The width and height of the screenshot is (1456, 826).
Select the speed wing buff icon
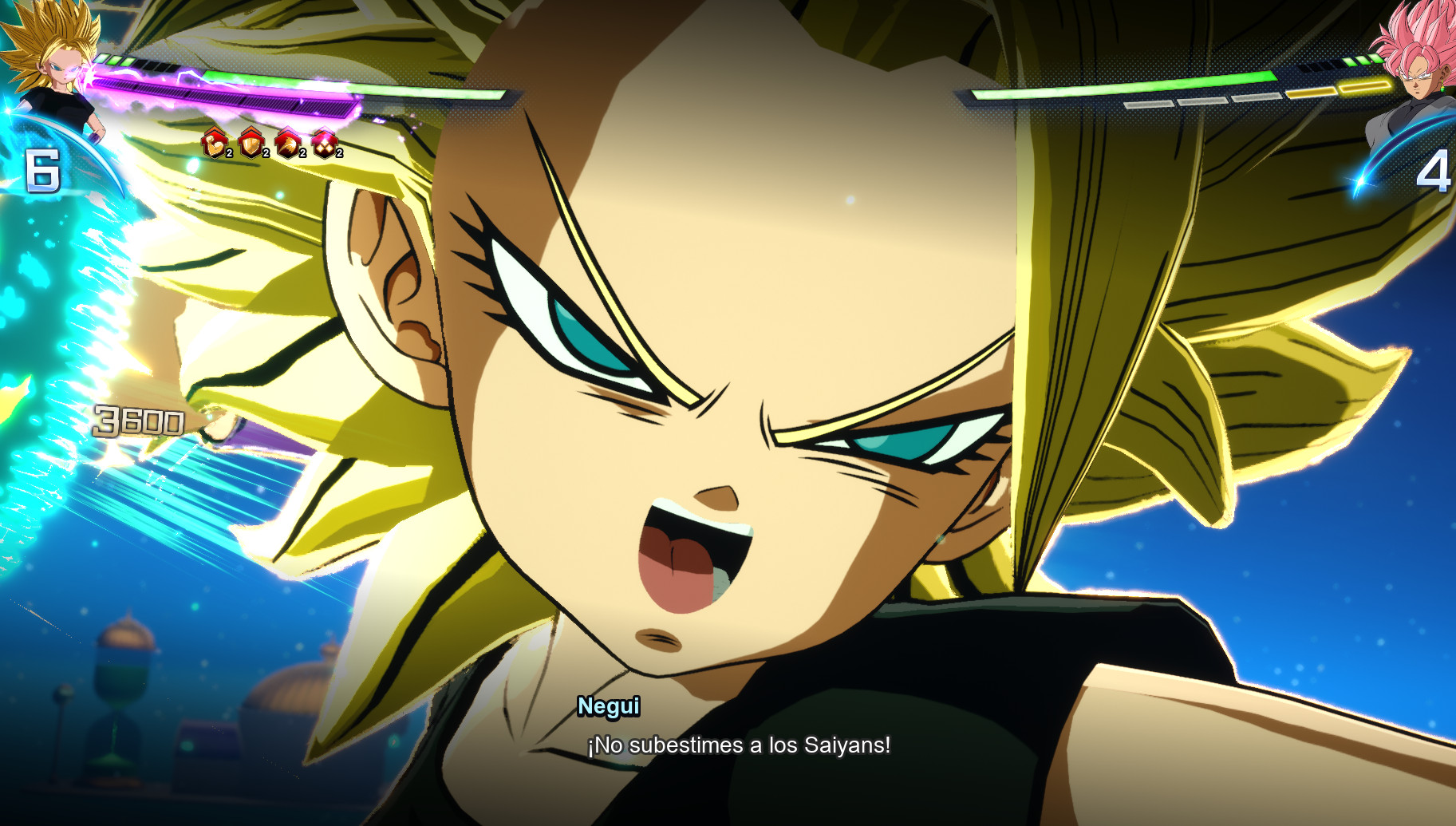coord(287,144)
